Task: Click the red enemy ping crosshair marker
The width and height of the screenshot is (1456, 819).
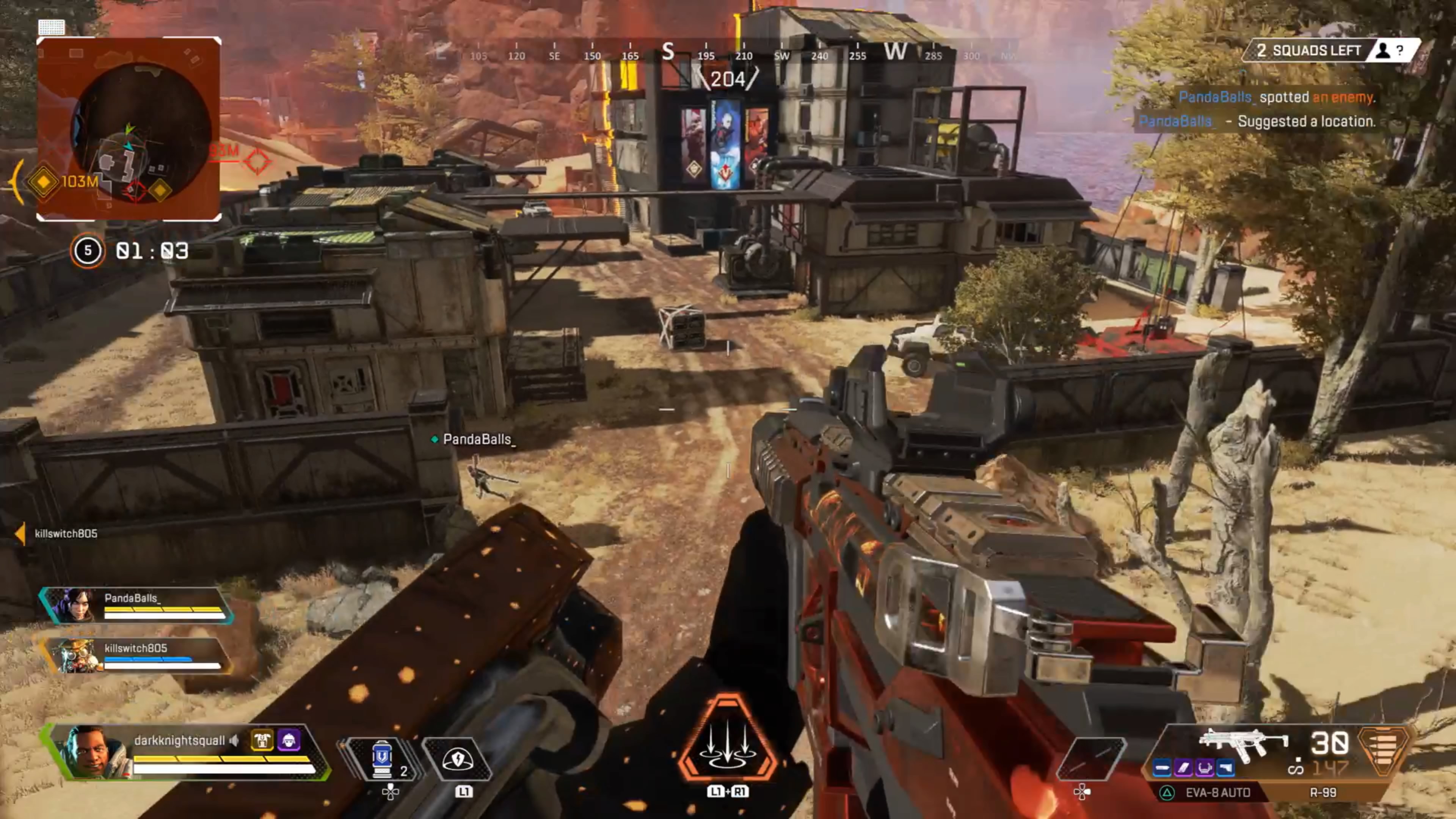Action: click(x=257, y=162)
